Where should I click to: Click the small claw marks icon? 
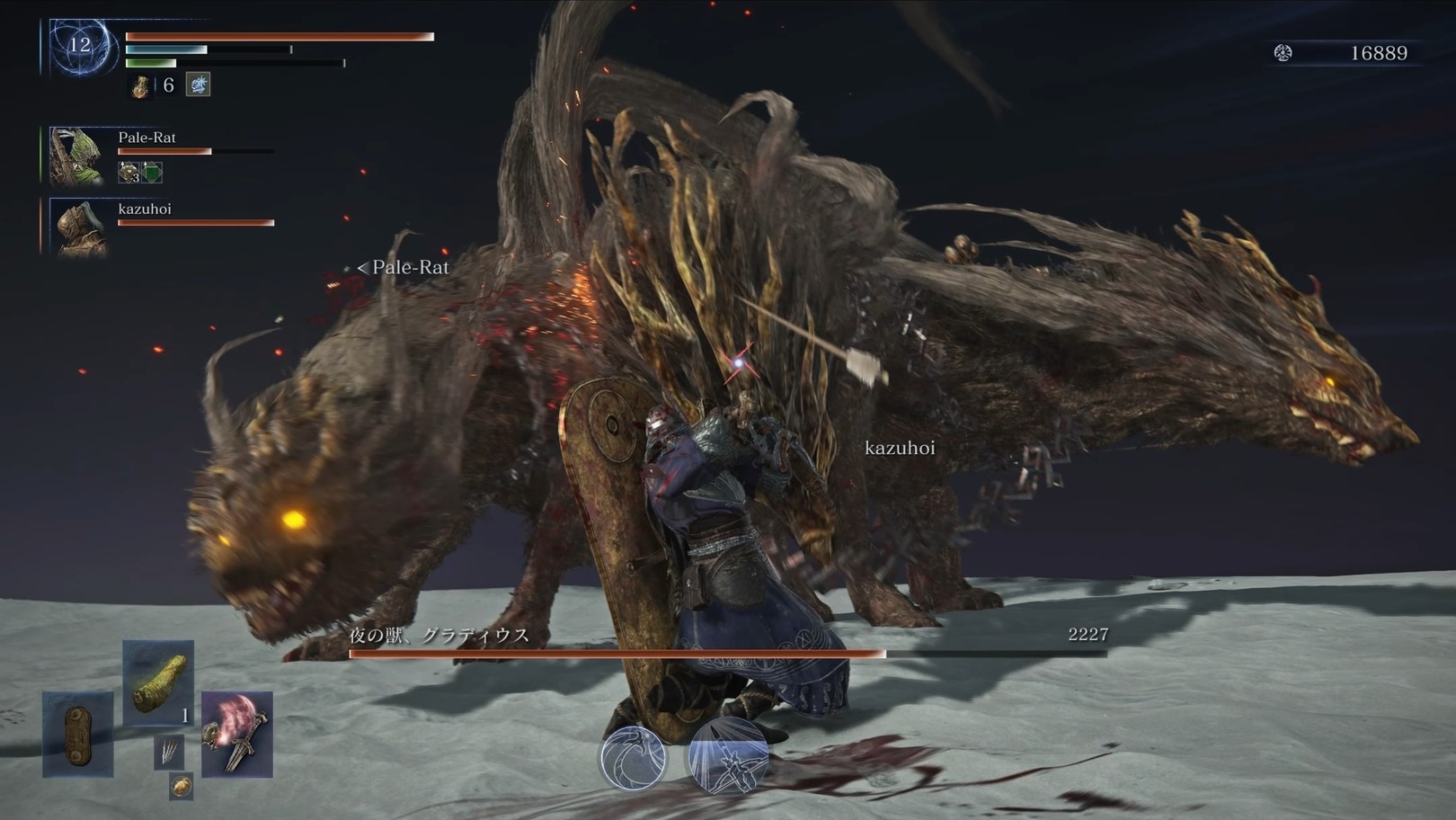169,751
